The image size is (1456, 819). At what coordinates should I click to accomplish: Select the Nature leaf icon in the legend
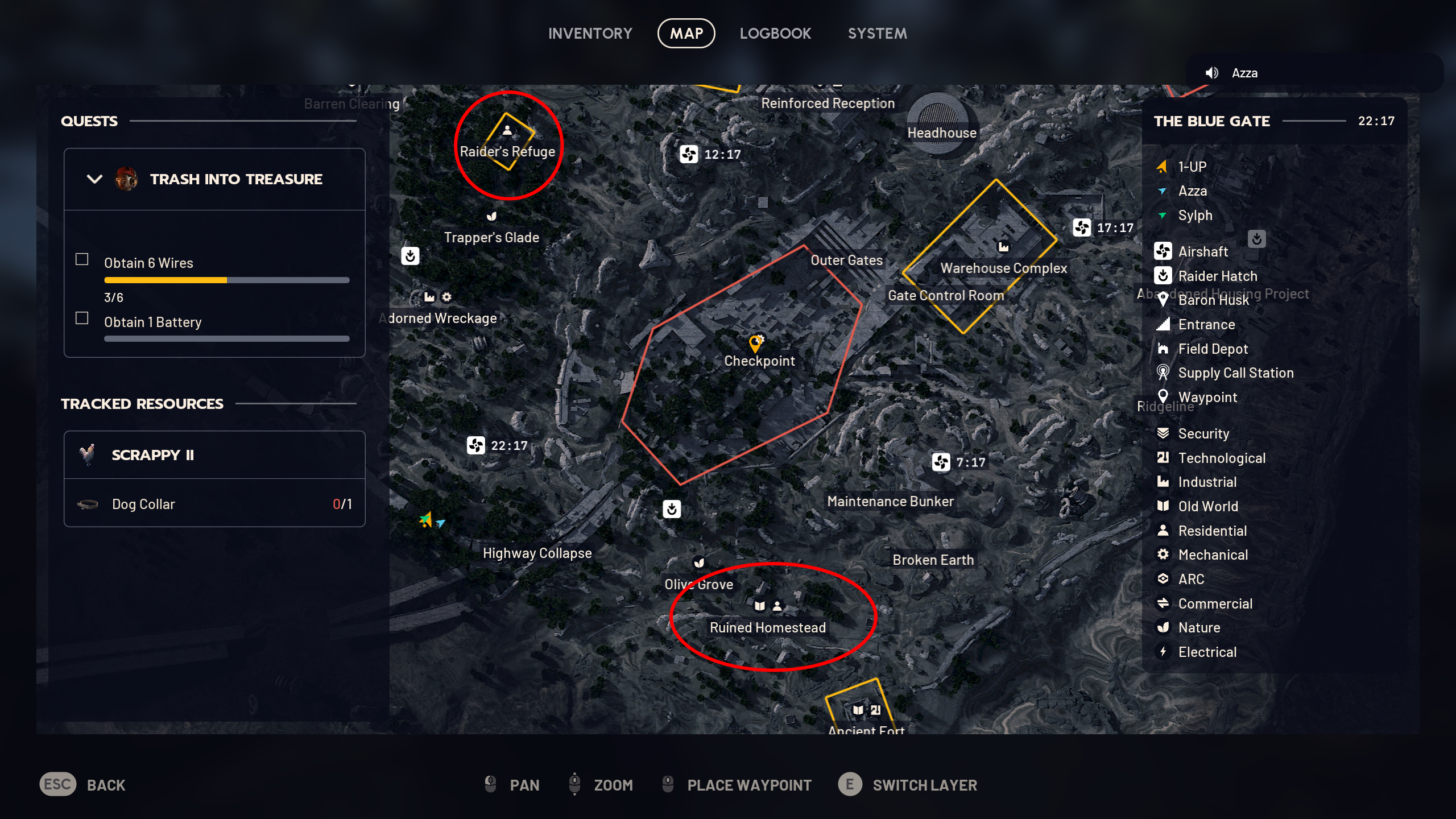tap(1163, 627)
